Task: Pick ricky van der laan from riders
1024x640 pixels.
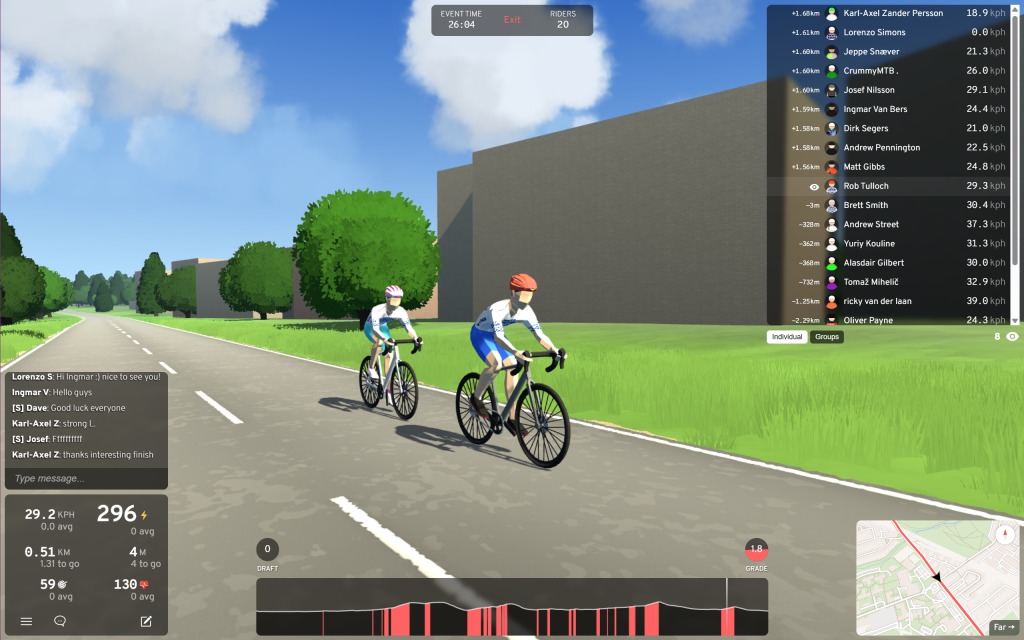Action: click(877, 301)
